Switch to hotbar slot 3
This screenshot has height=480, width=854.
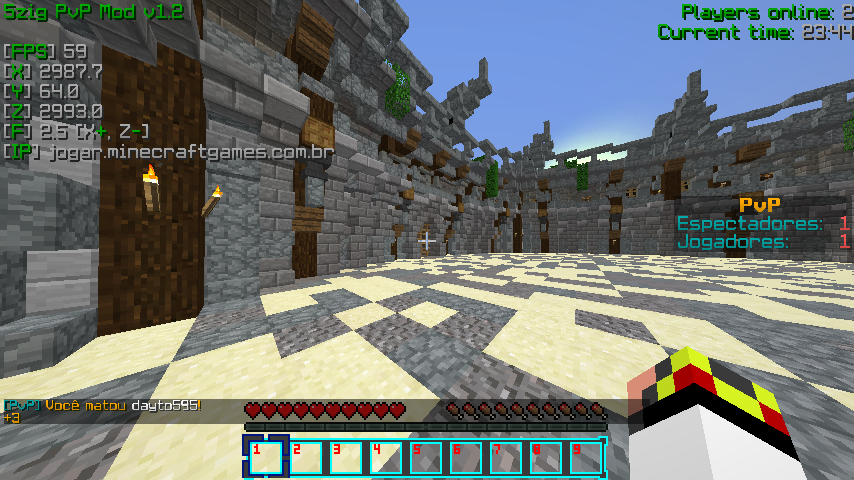(x=346, y=457)
